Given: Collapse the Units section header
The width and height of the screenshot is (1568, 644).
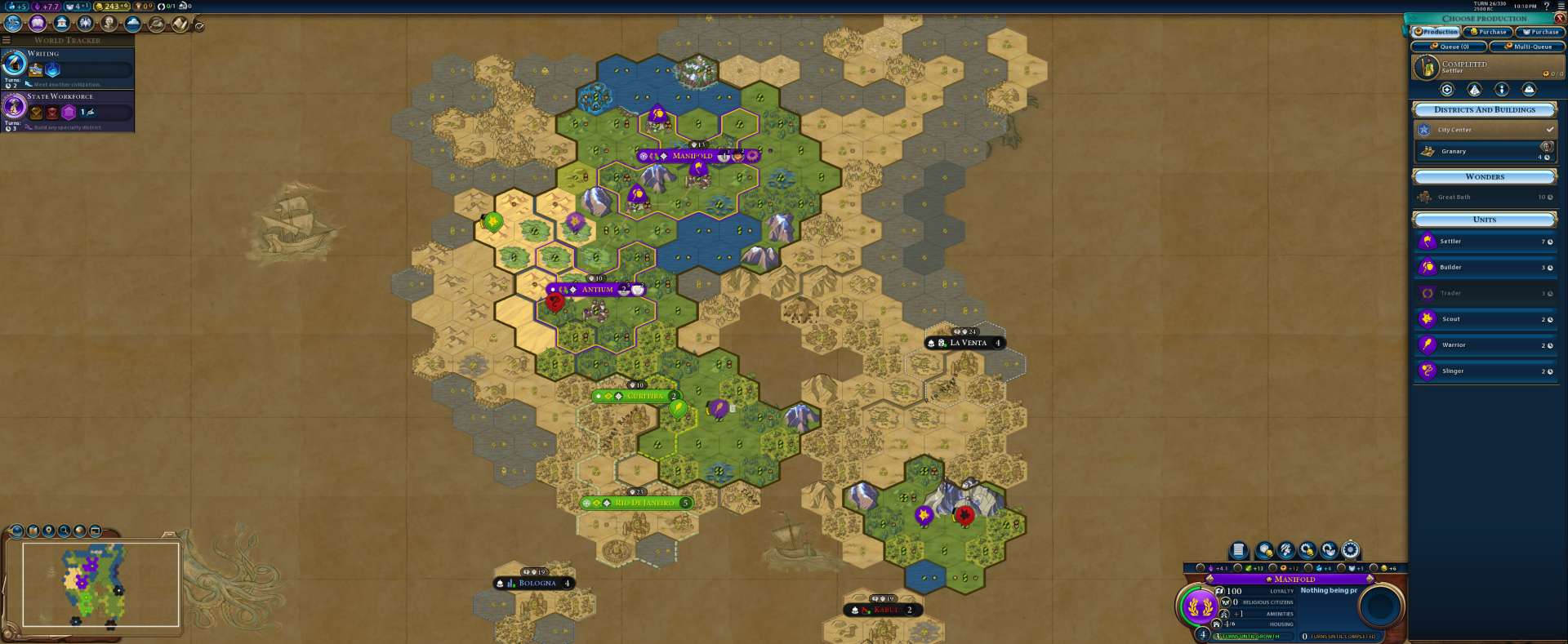Looking at the screenshot, I should tap(1484, 220).
